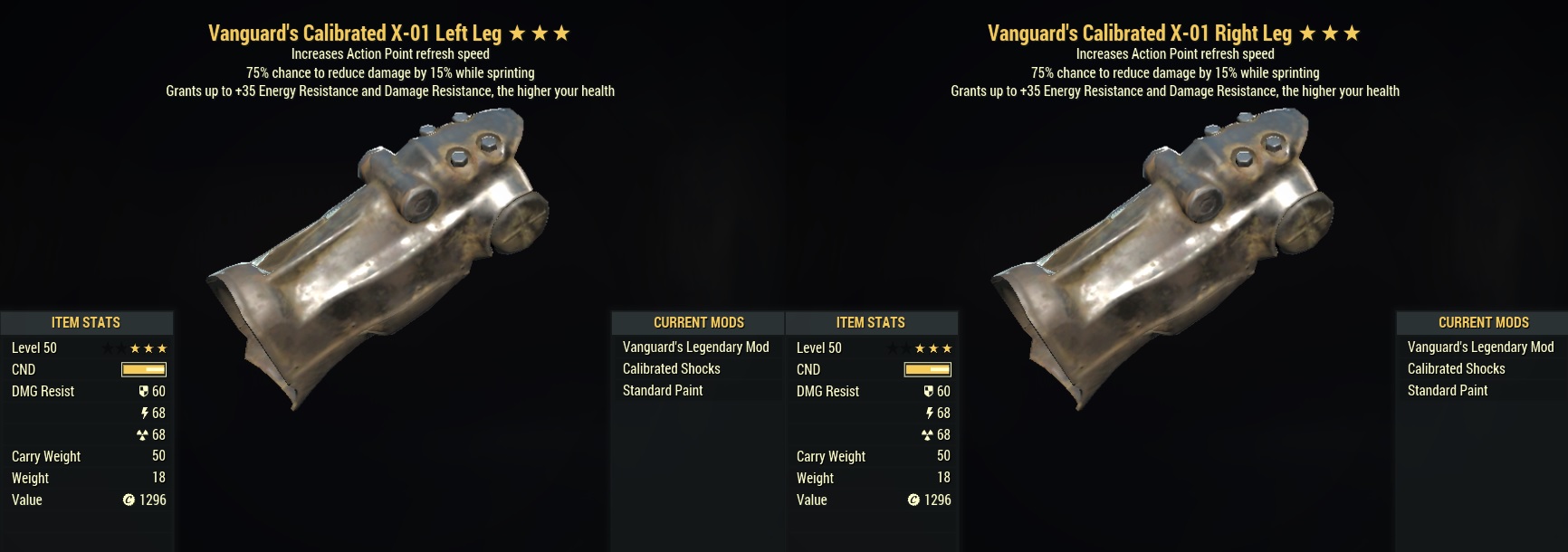Select Vanguard's Legendary Mod on the Right Leg
The width and height of the screenshot is (1568, 552).
[1480, 347]
